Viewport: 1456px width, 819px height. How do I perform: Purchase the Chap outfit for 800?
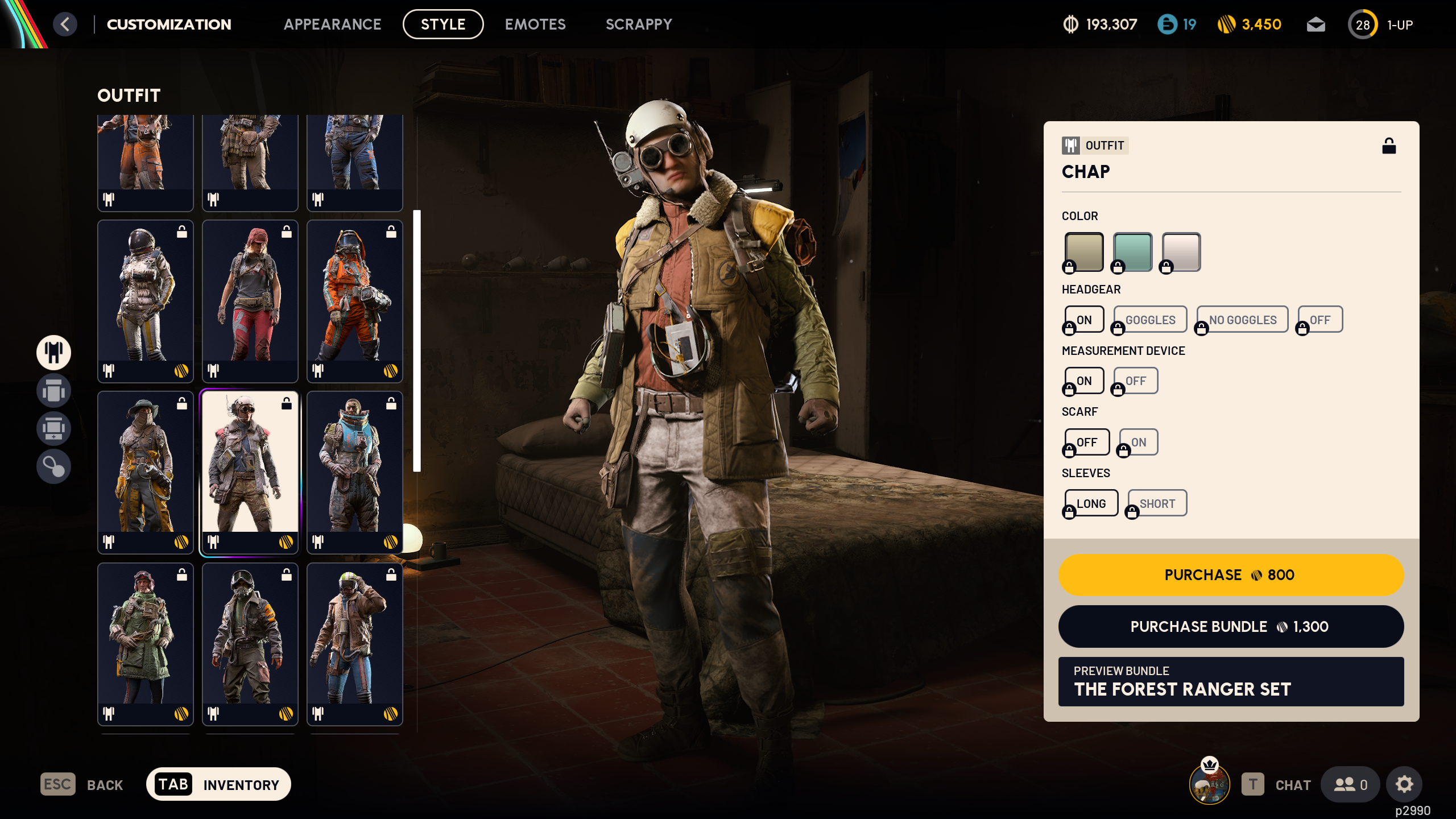click(1230, 575)
